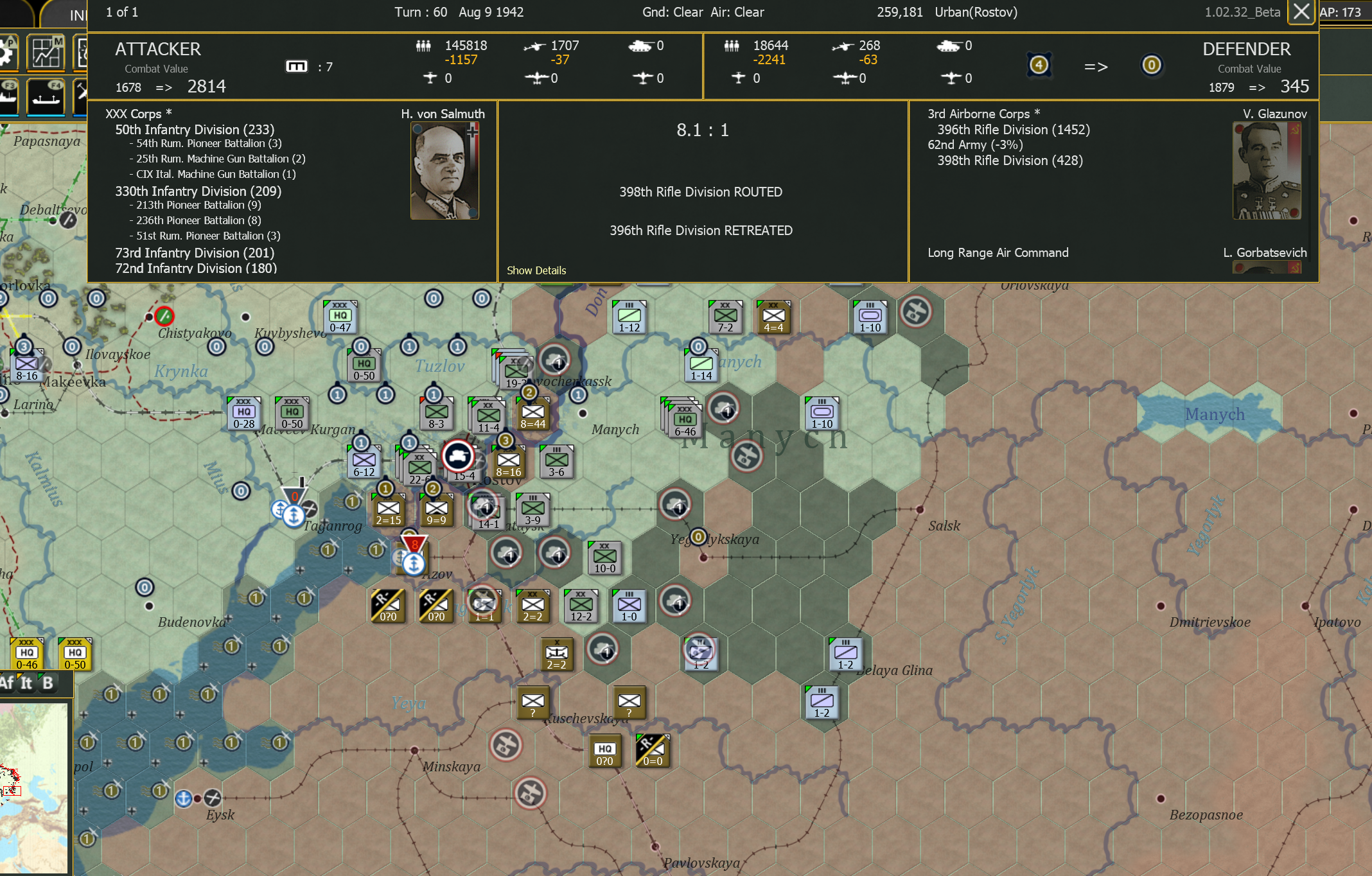
Task: Close the combat resolution window
Action: coord(1301,12)
